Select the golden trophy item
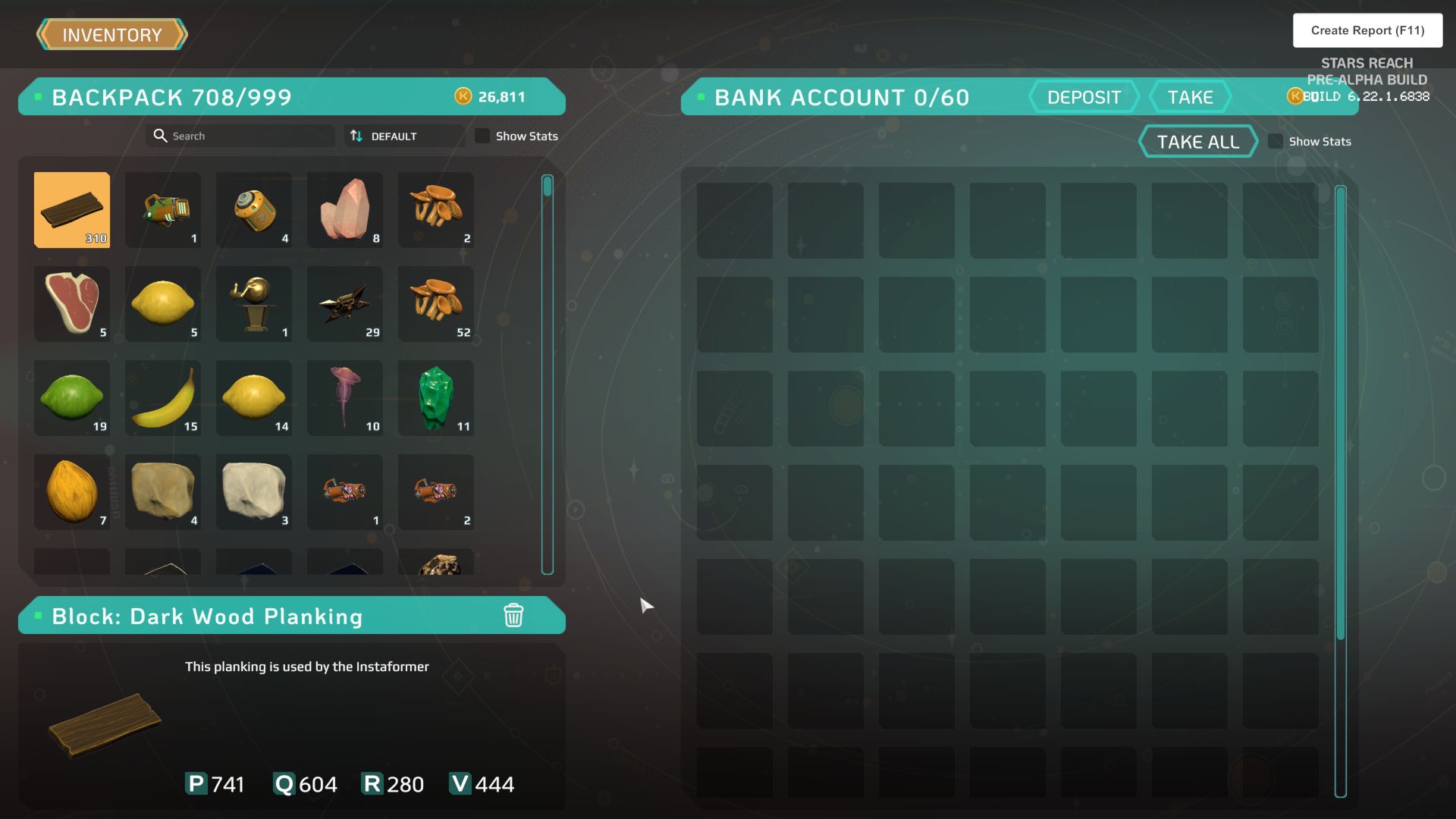This screenshot has height=819, width=1456. 253,303
